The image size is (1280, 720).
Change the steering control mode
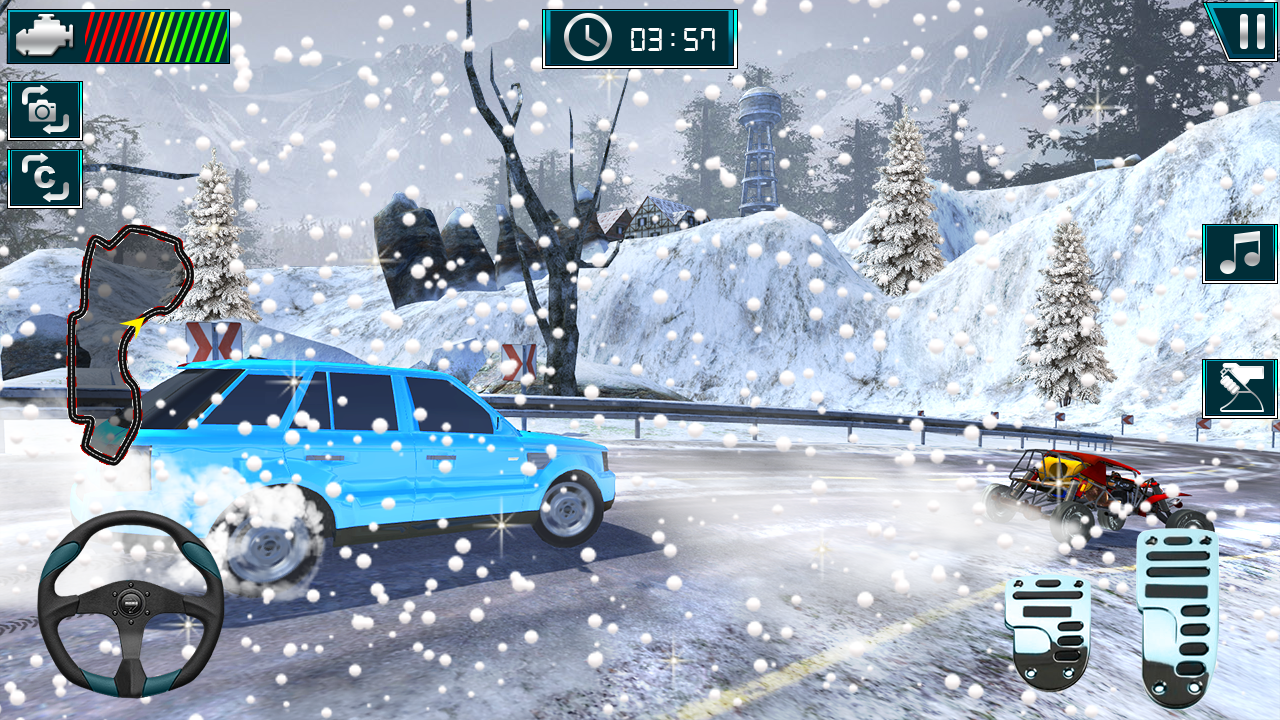point(1239,388)
